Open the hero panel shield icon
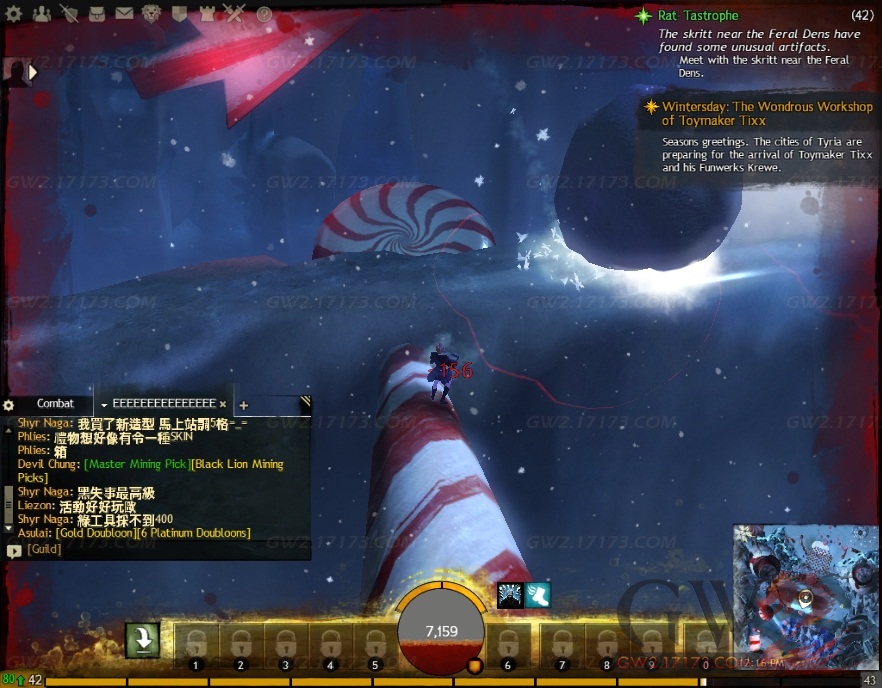 click(70, 14)
